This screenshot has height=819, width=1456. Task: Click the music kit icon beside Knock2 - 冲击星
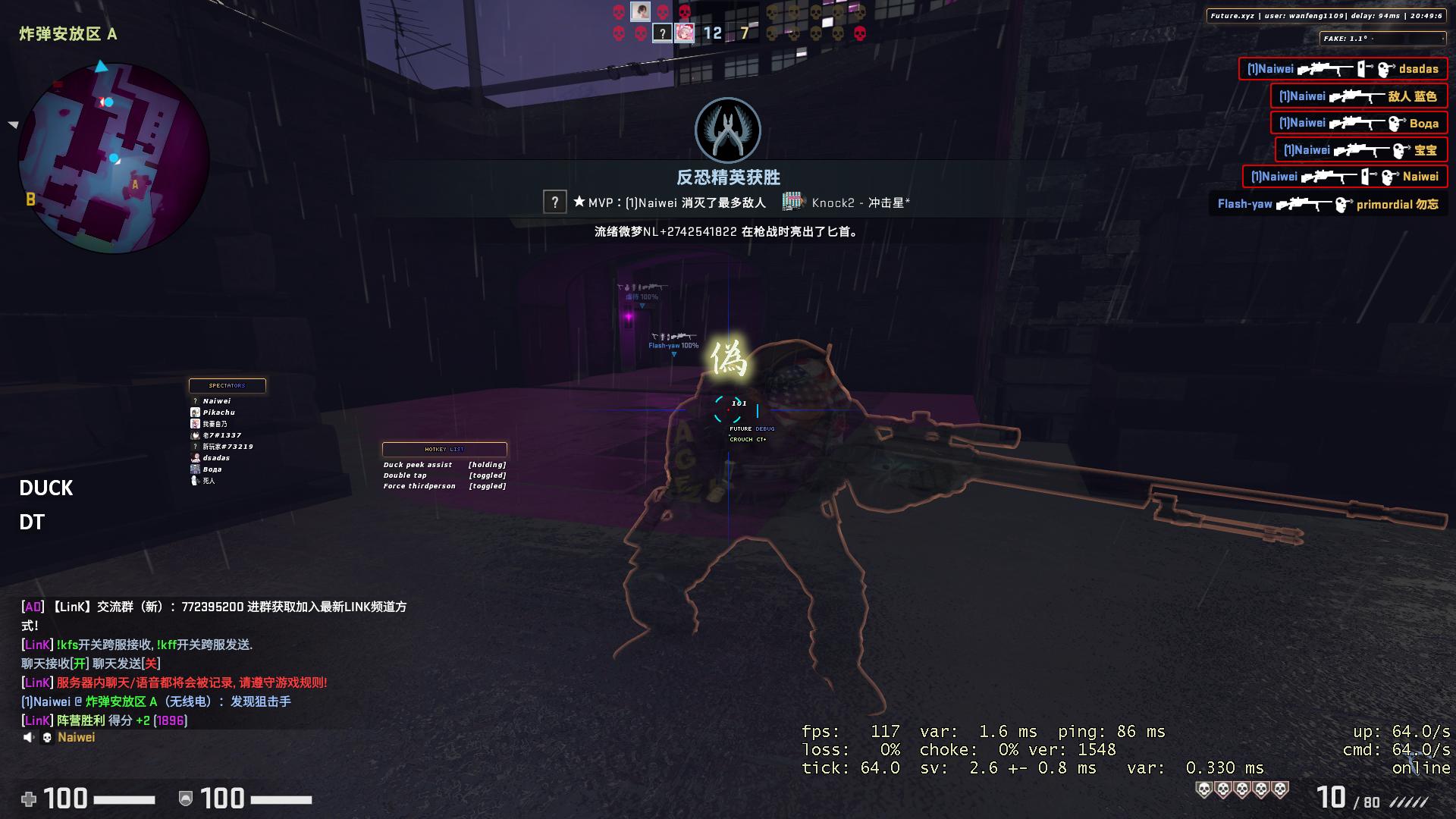[792, 200]
